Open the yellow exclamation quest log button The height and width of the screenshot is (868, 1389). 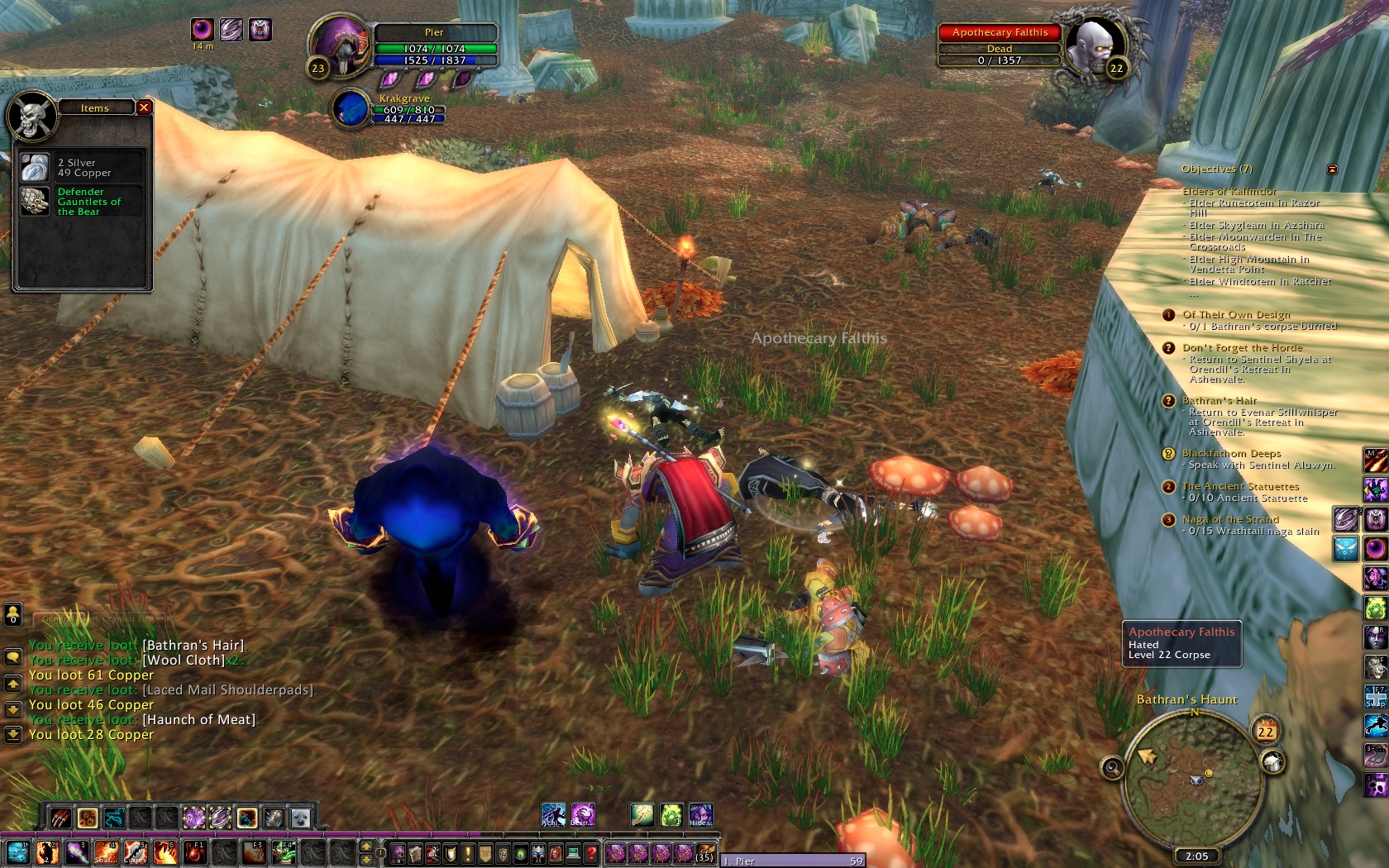tap(468, 853)
